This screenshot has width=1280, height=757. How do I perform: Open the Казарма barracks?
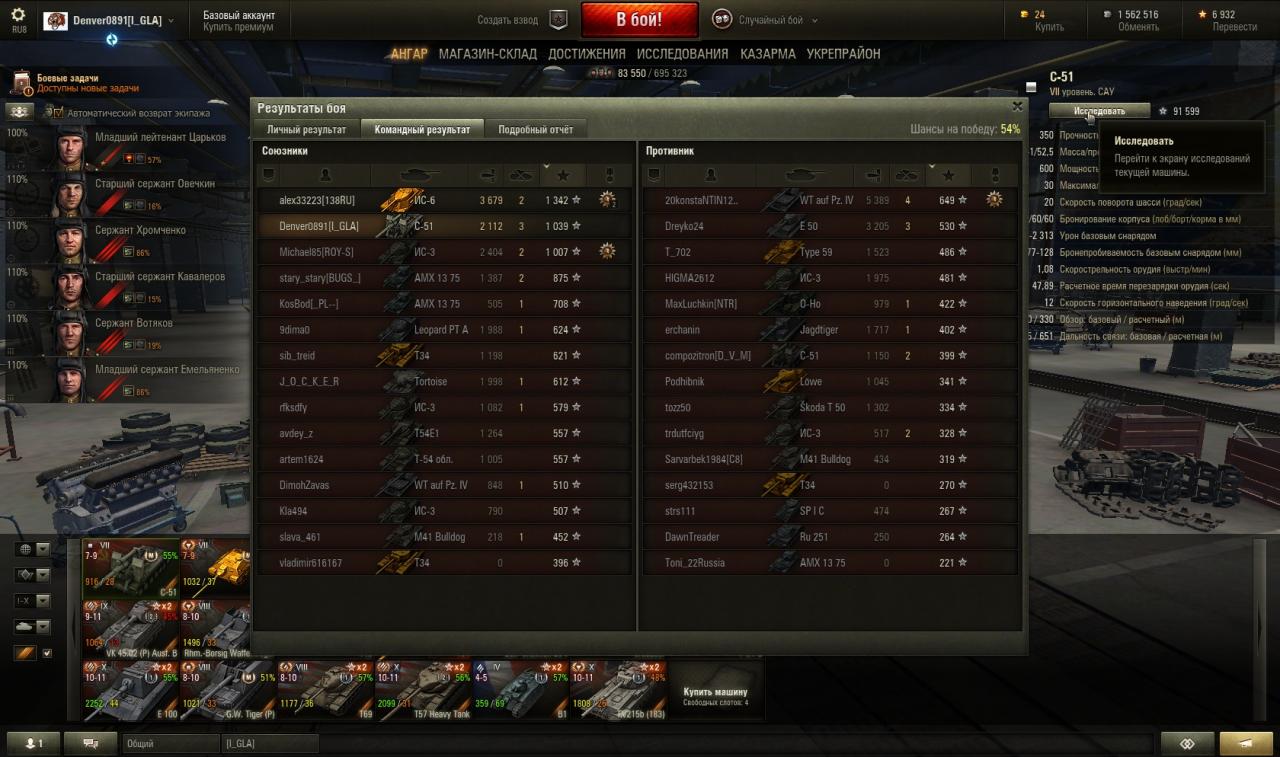pyautogui.click(x=768, y=54)
